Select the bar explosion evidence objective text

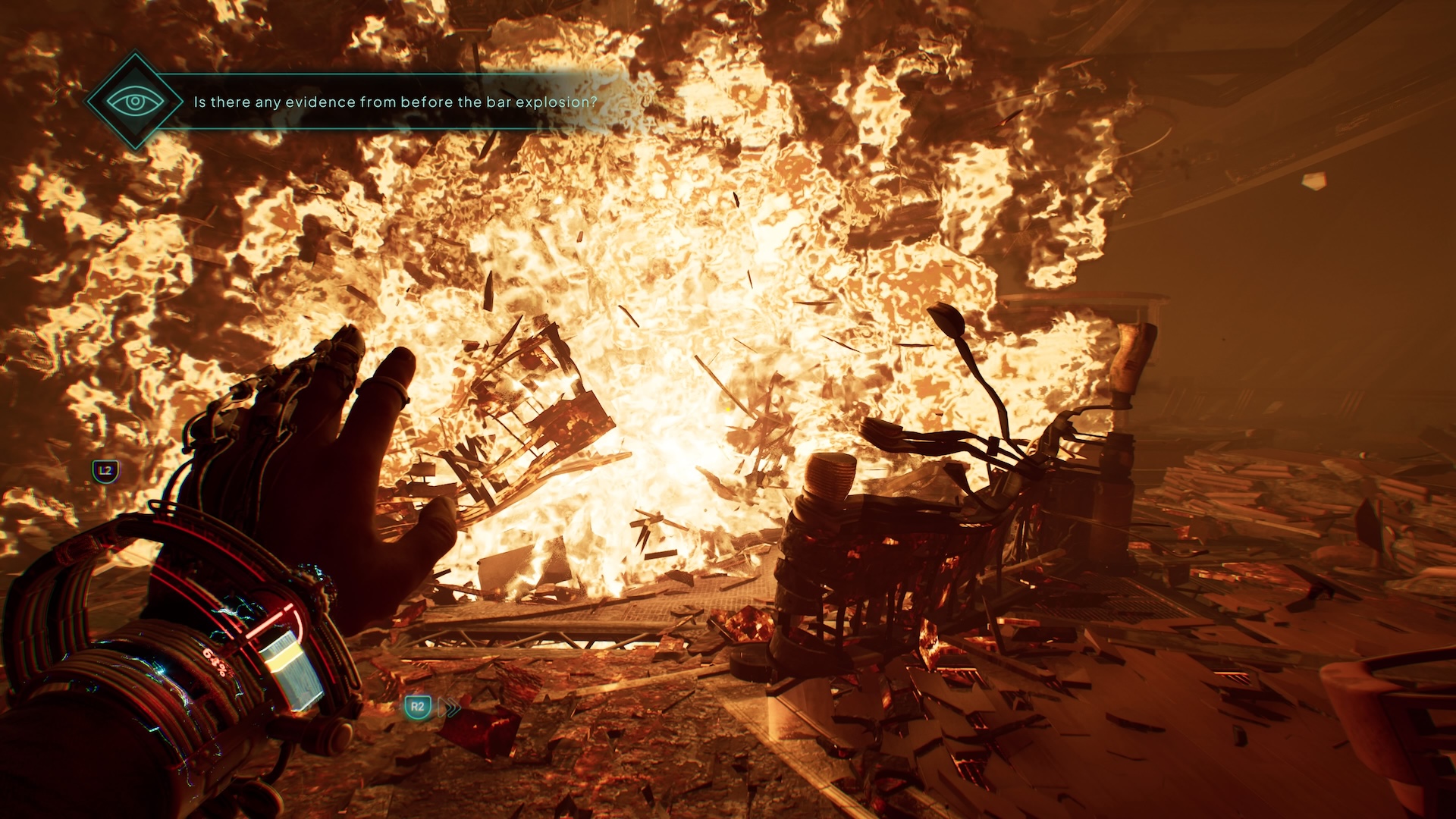[x=395, y=102]
